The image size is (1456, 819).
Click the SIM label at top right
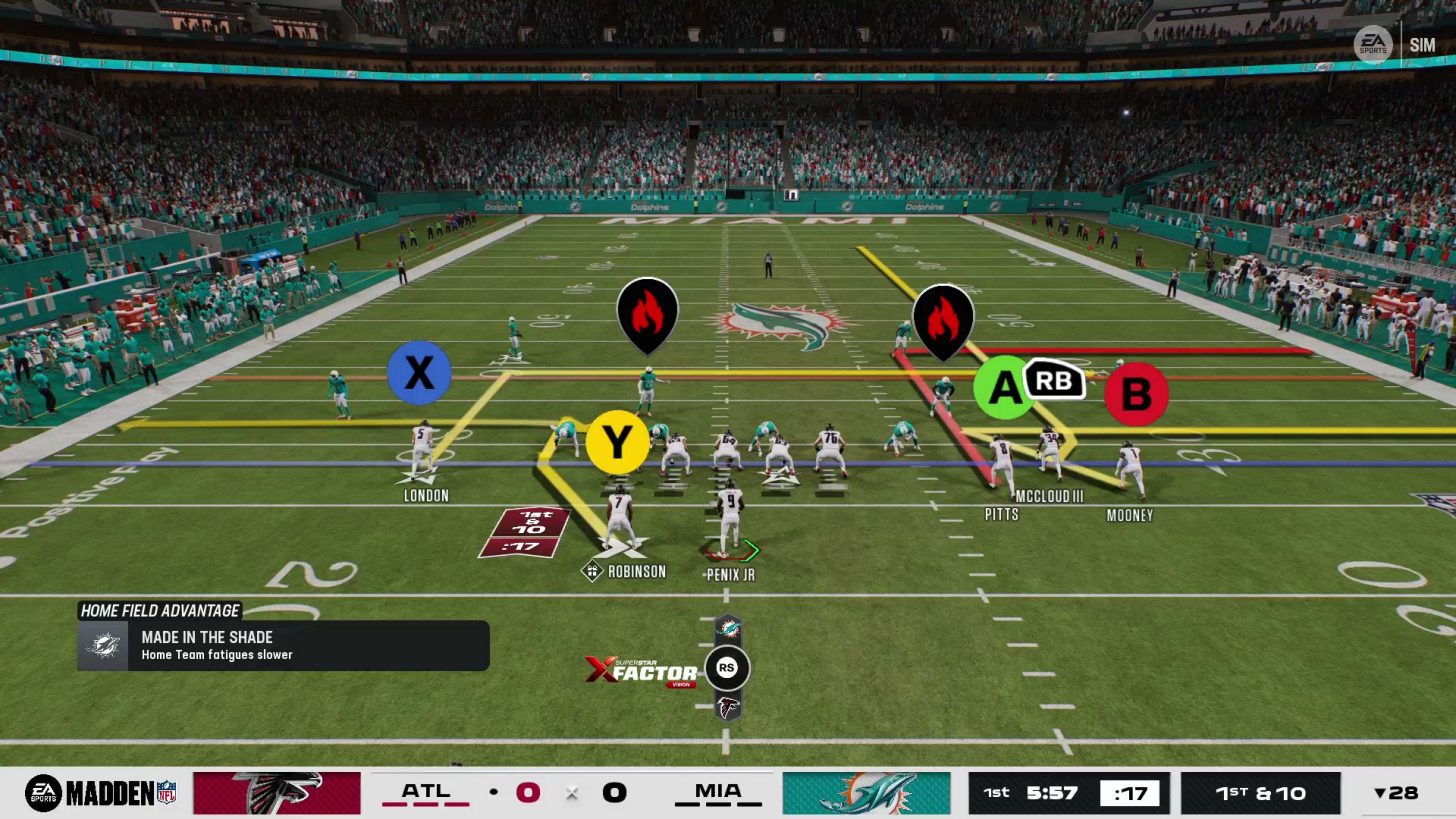1422,44
